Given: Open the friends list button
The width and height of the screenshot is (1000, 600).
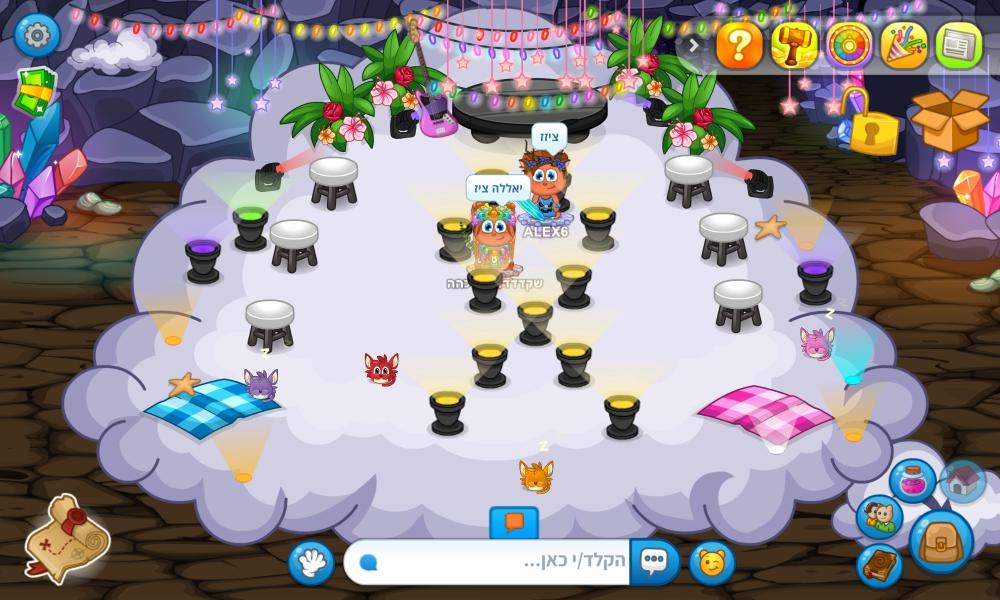Looking at the screenshot, I should pos(879,517).
